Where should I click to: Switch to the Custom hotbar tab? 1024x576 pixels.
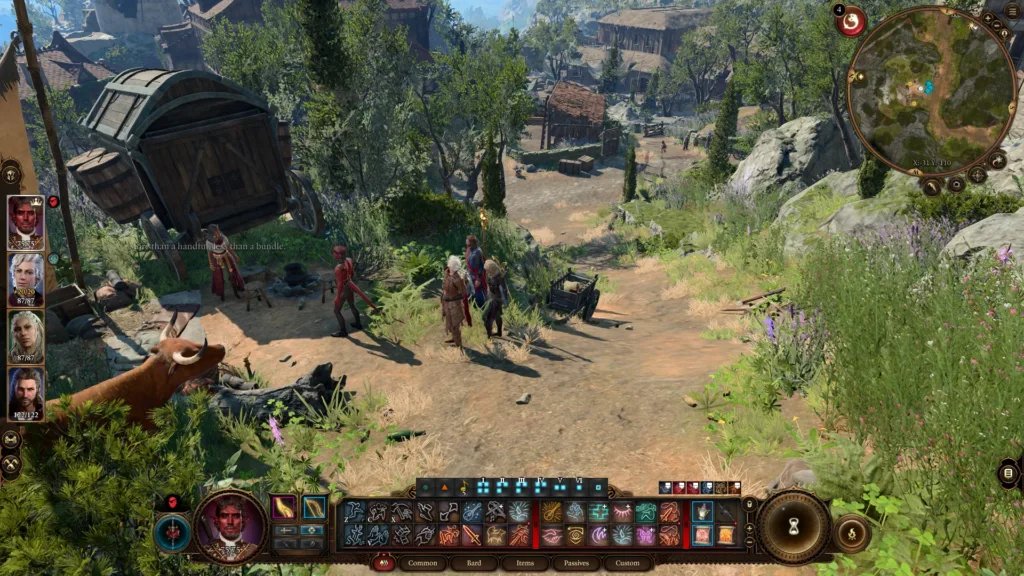tap(627, 564)
